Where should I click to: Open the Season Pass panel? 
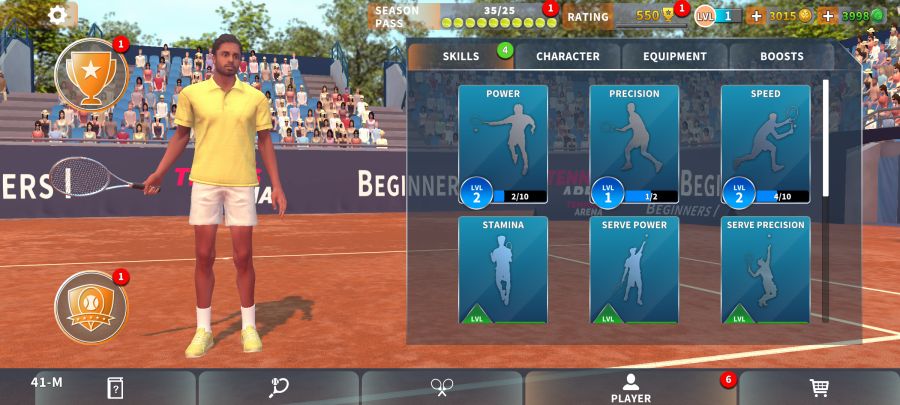462,16
